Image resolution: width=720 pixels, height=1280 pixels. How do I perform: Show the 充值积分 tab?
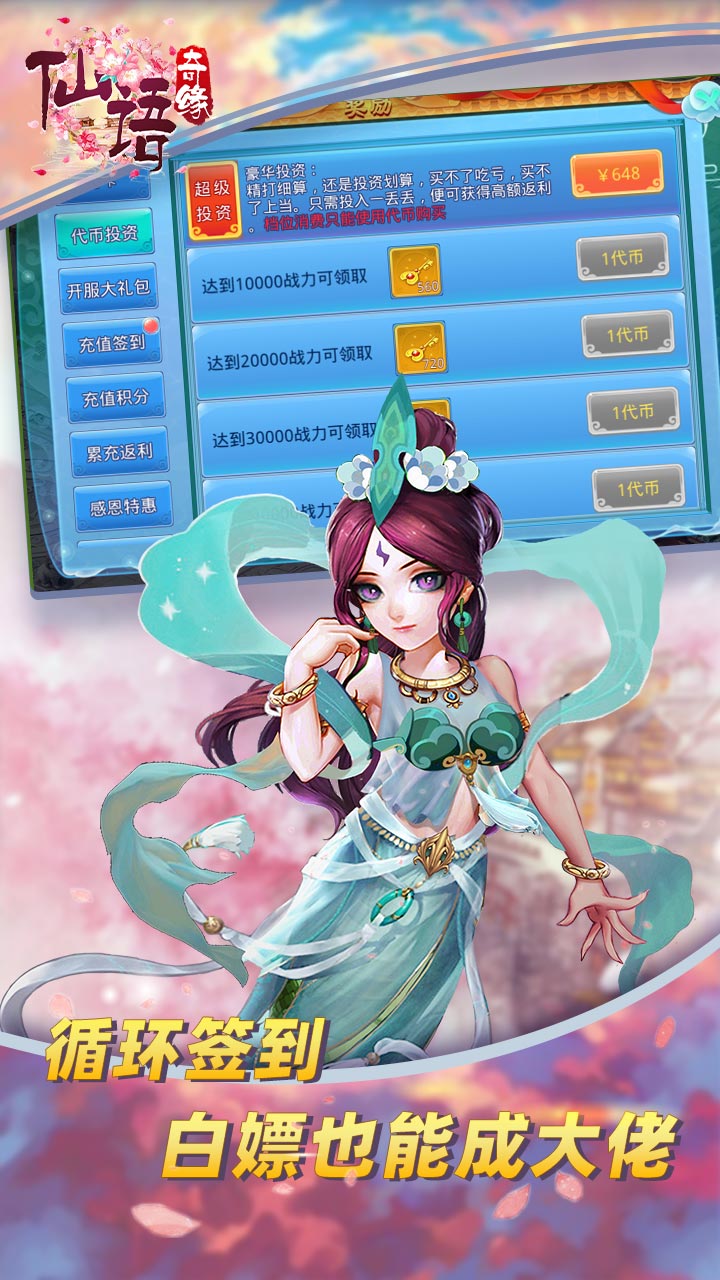point(116,397)
